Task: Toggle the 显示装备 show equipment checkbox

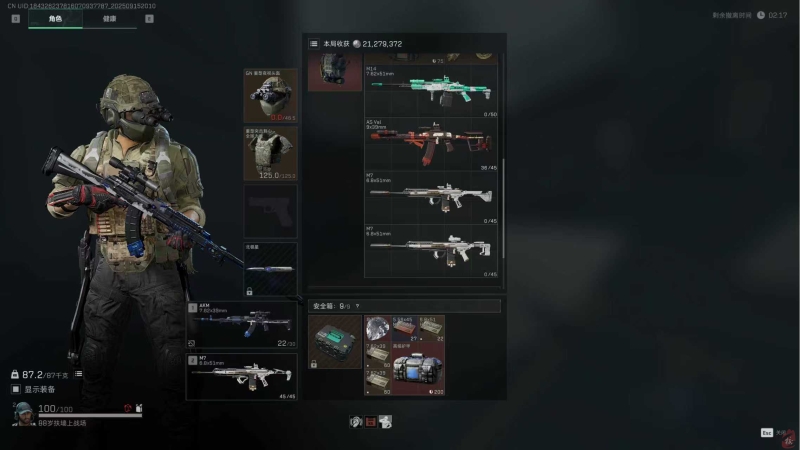Action: 16,389
